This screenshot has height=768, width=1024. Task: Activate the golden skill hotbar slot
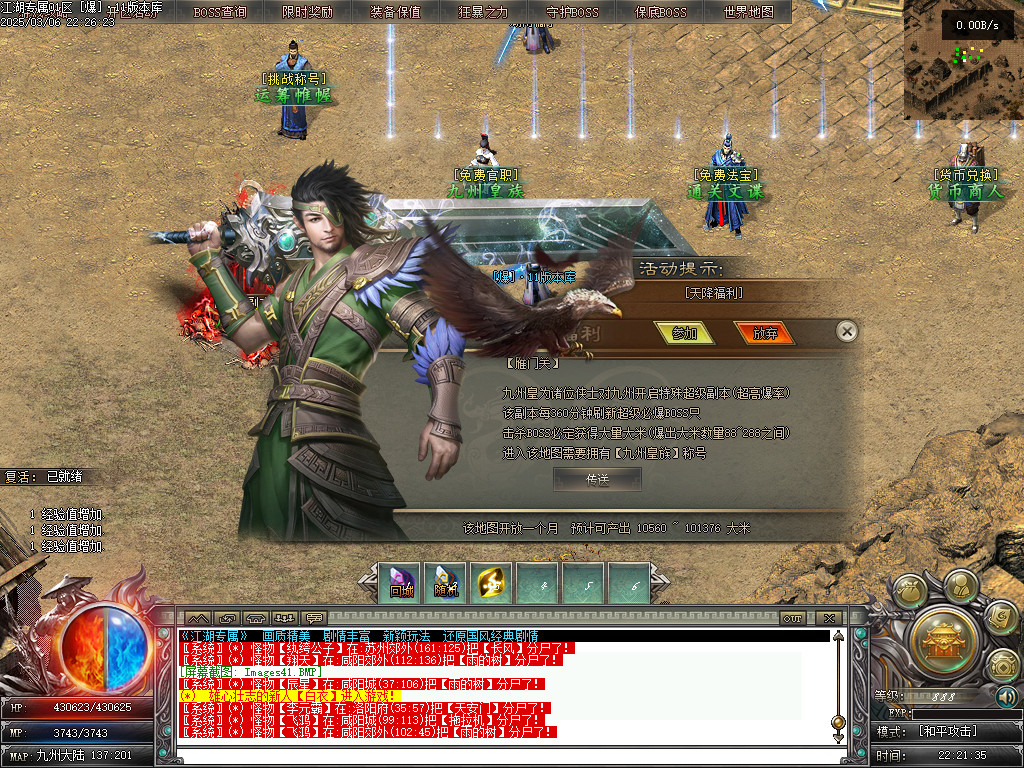point(492,584)
